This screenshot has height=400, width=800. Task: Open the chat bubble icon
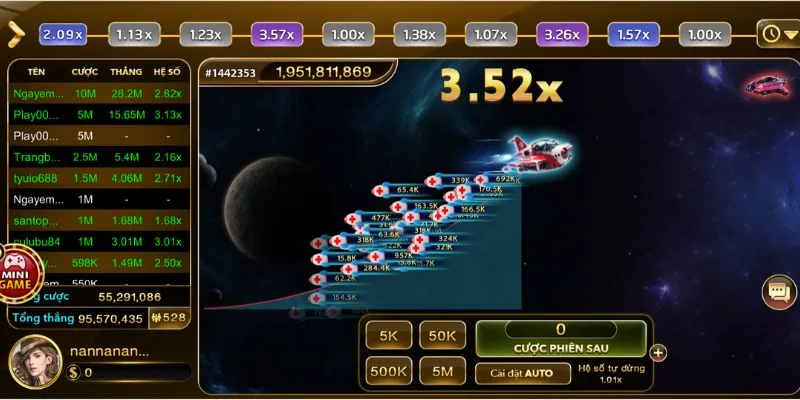[x=776, y=292]
